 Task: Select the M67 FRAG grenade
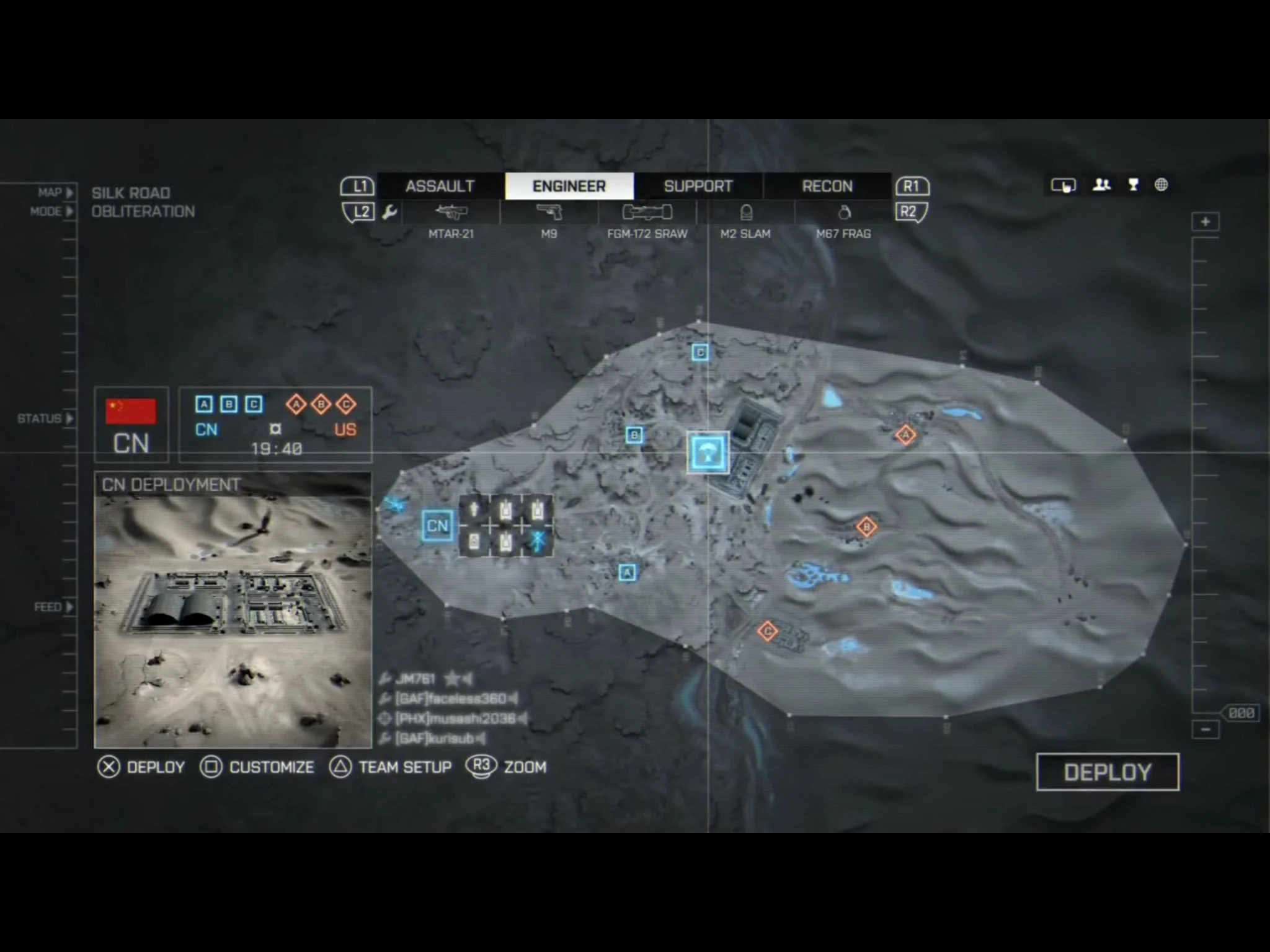pyautogui.click(x=845, y=213)
